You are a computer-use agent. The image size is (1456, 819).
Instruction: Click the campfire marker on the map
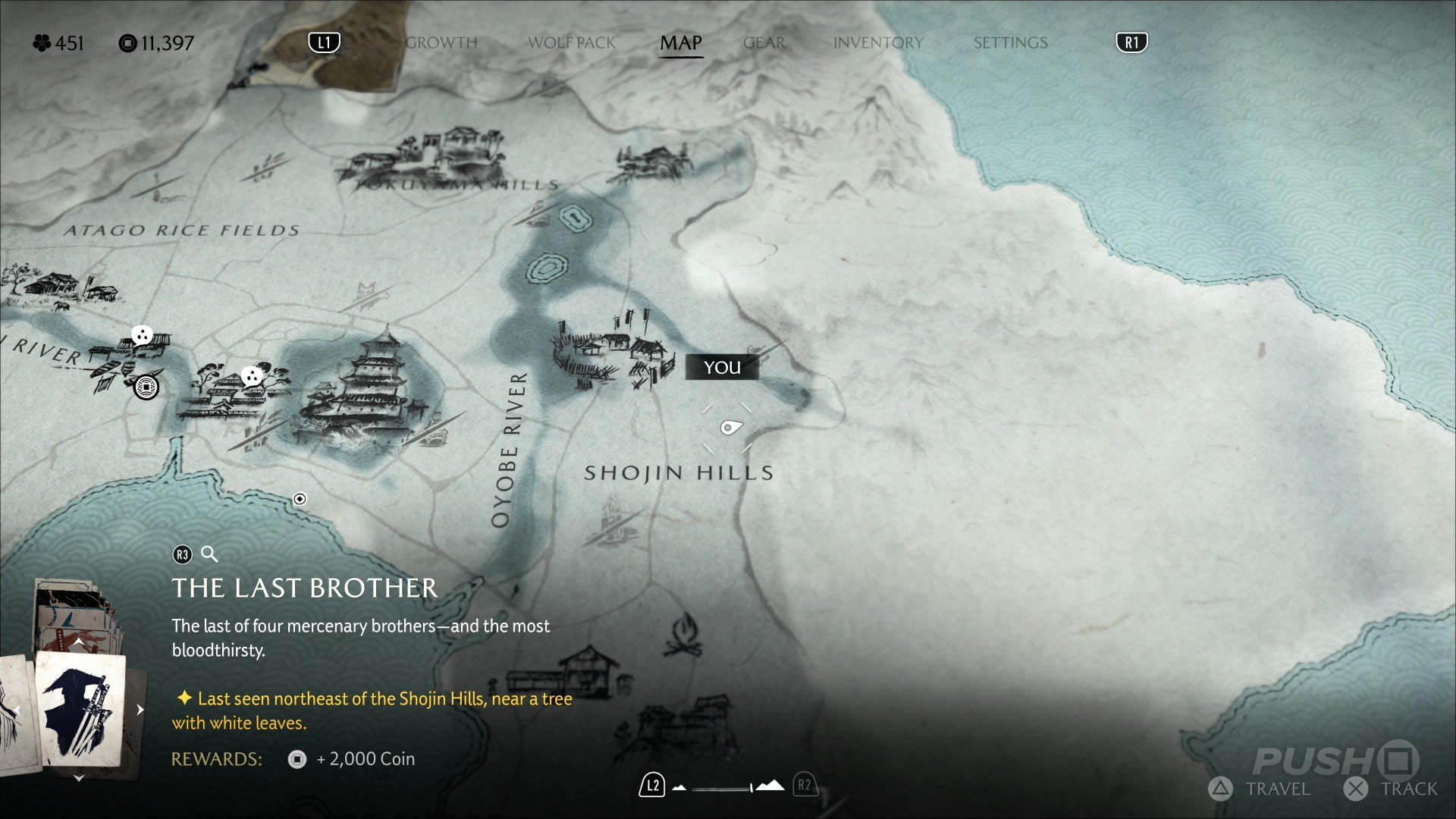coord(682,635)
